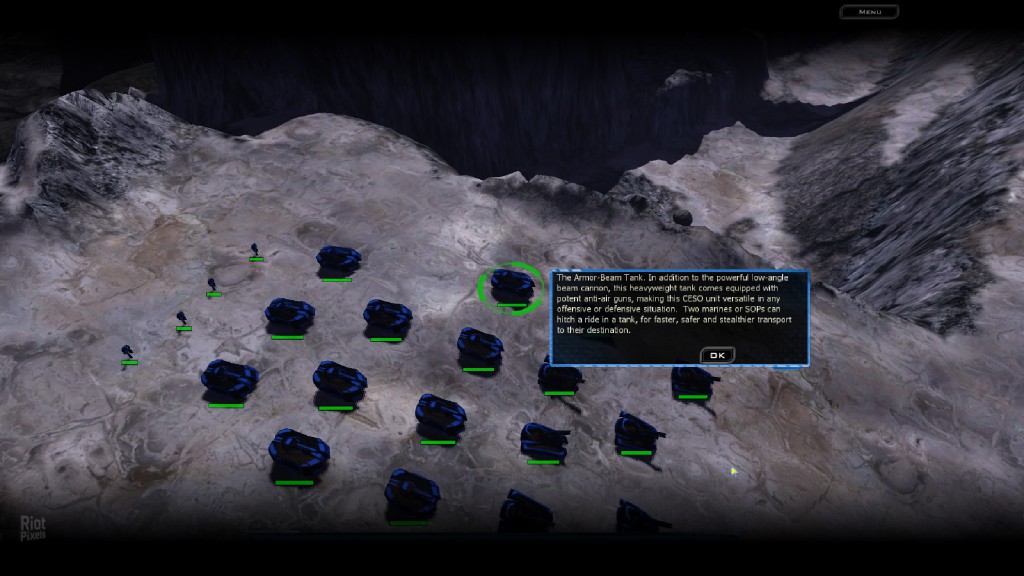Select the tank with the green selection ring
The width and height of the screenshot is (1024, 576).
click(511, 287)
